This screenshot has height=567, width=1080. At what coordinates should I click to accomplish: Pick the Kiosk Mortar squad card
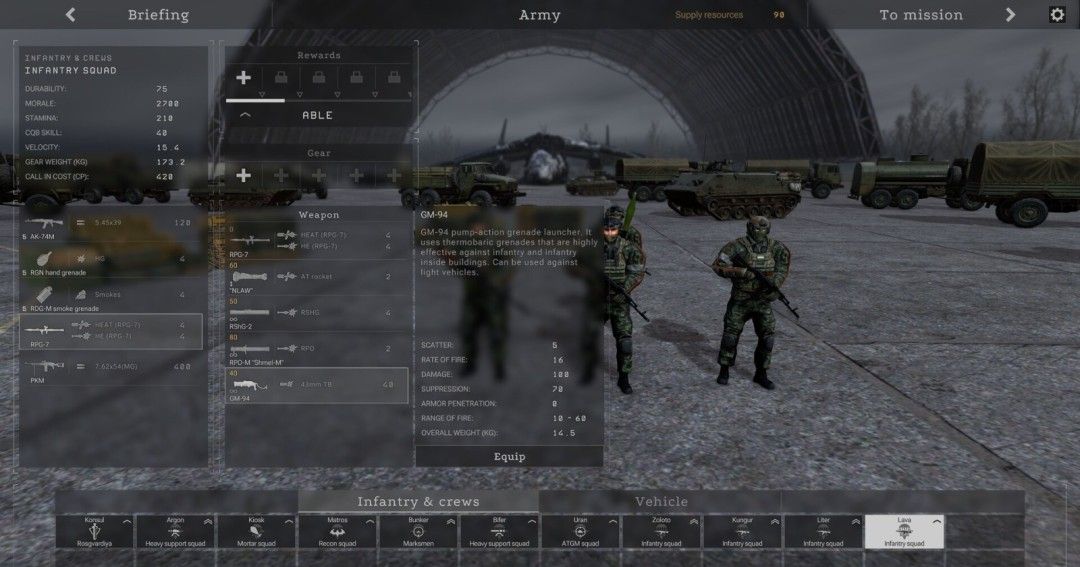[x=256, y=532]
